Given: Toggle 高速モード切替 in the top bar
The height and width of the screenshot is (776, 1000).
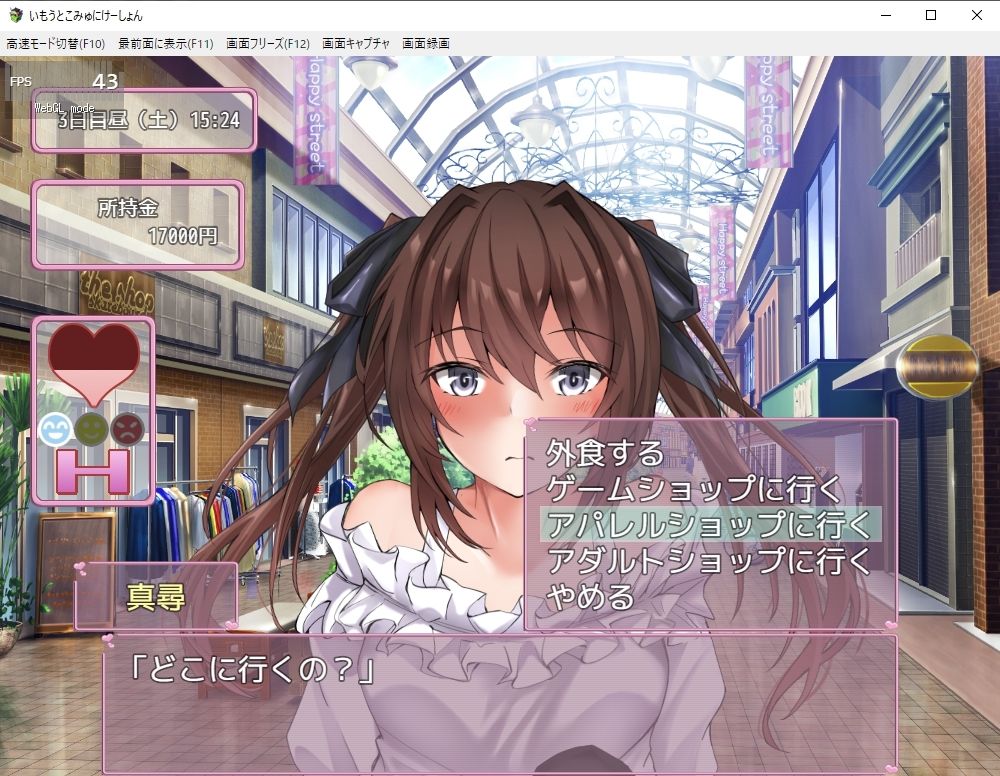Looking at the screenshot, I should click(x=56, y=44).
